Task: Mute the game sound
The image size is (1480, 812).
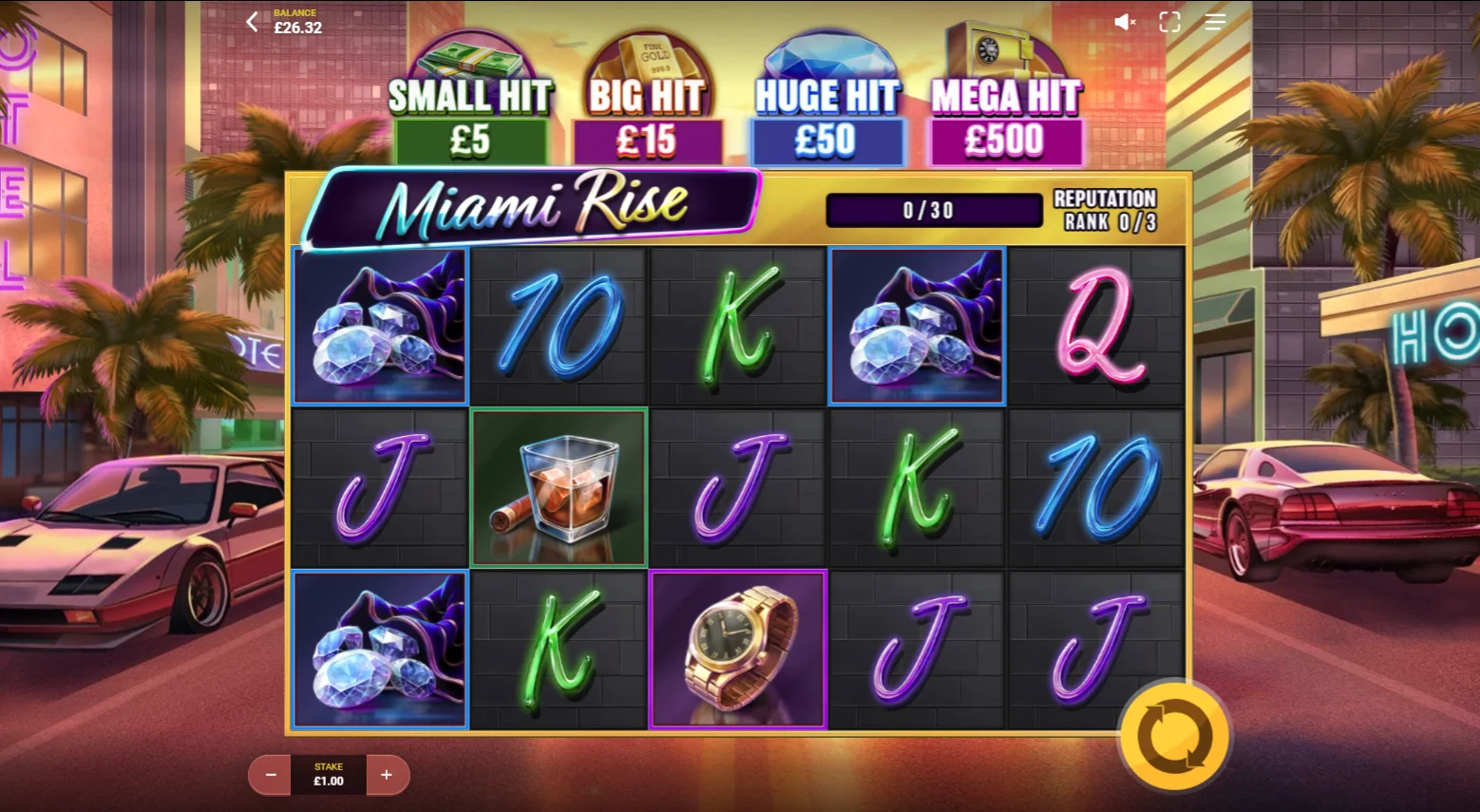Action: 1125,23
